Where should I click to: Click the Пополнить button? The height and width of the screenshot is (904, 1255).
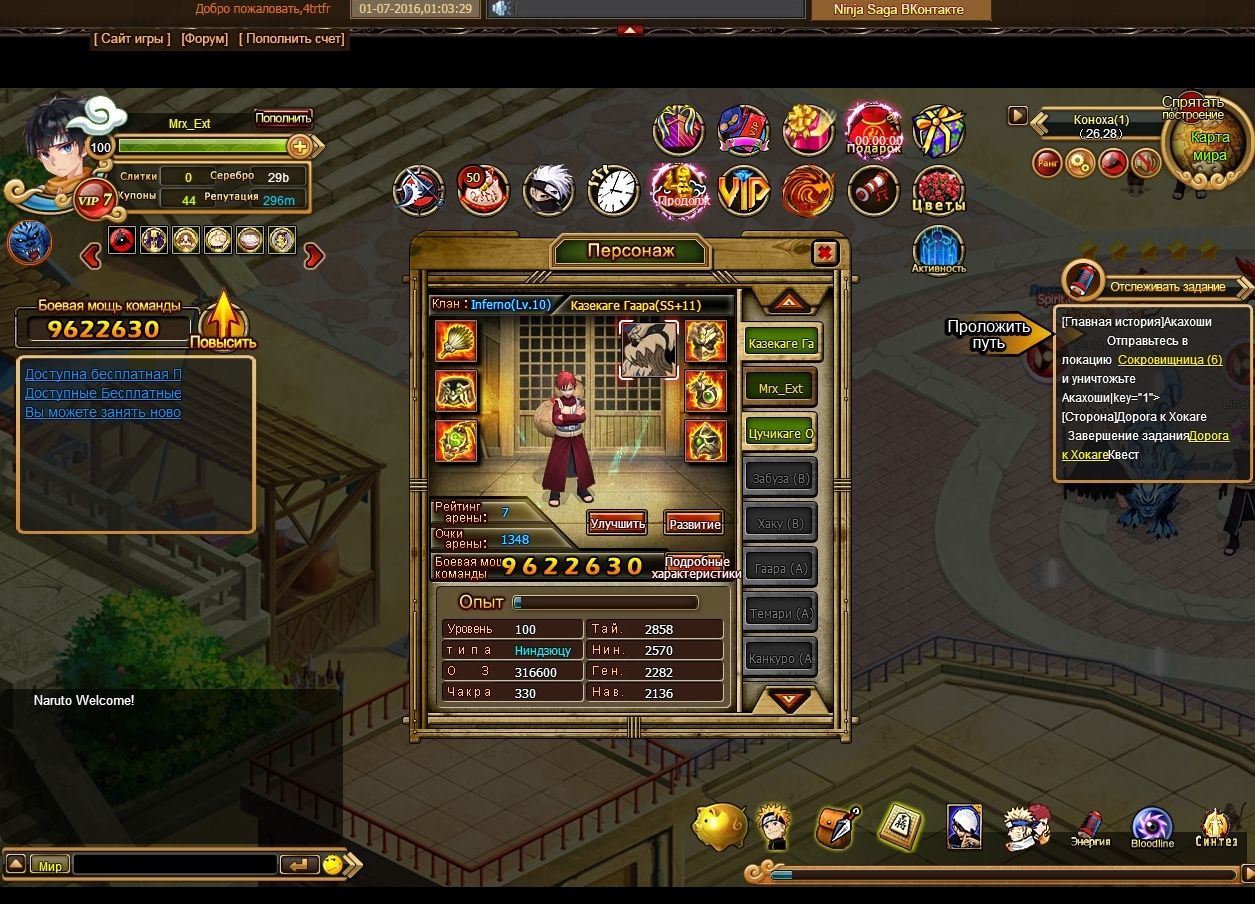283,118
